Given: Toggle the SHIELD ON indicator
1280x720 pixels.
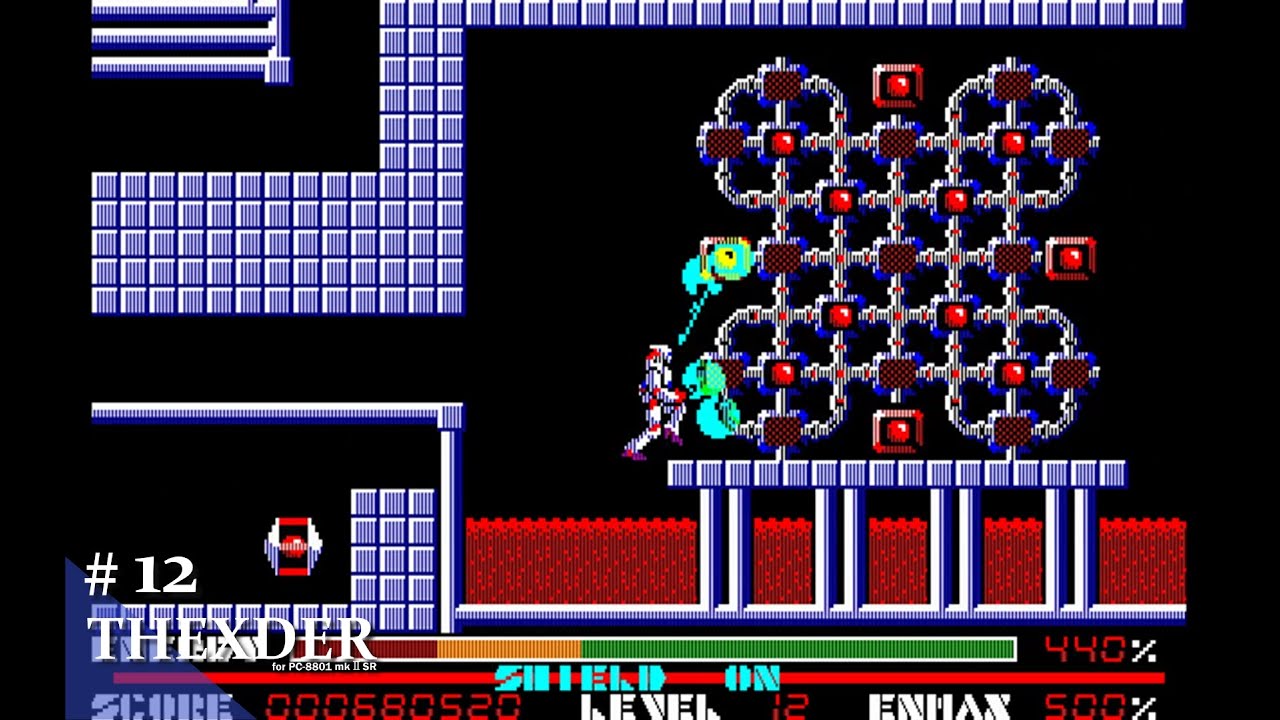Looking at the screenshot, I should (x=637, y=677).
